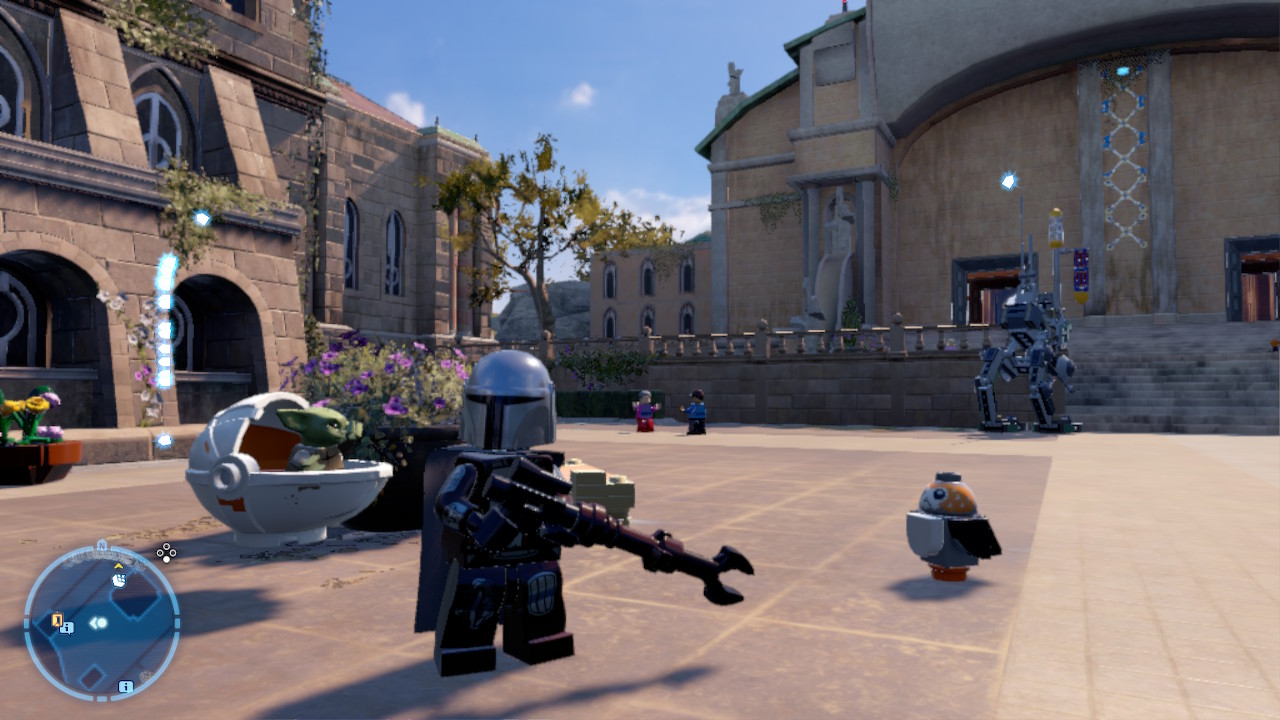Click the lower info marker on the minimap

point(126,687)
